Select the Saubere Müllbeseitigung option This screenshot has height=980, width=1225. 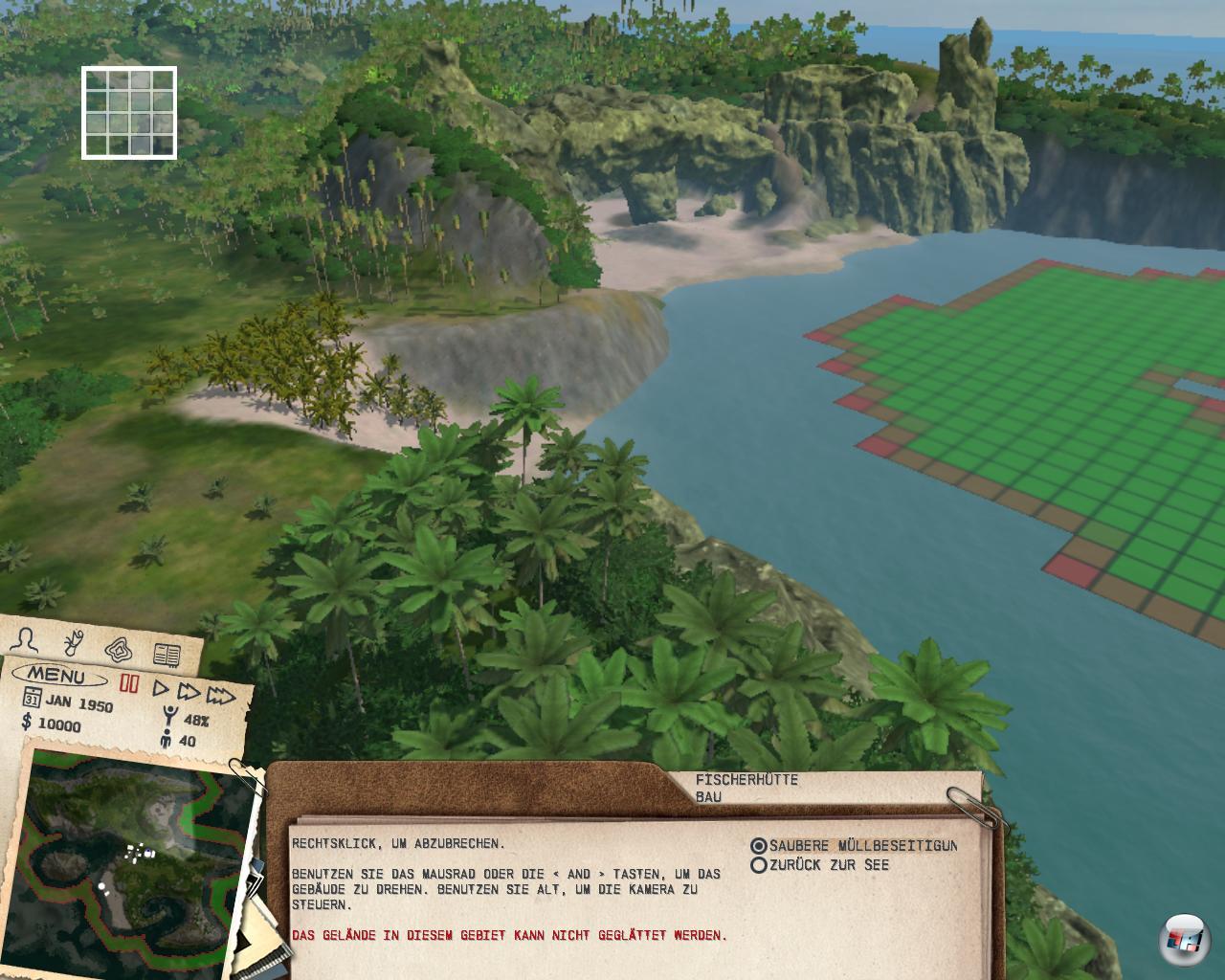pyautogui.click(x=759, y=846)
